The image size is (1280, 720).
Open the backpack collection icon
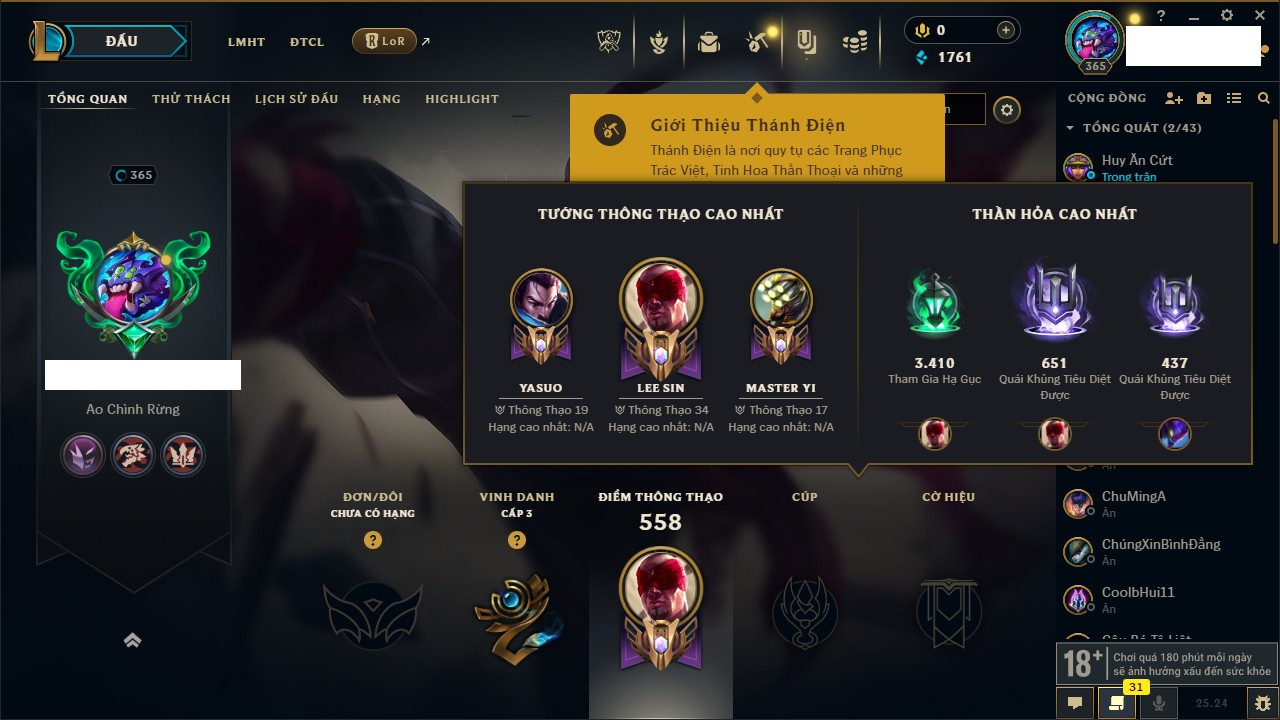pyautogui.click(x=709, y=42)
